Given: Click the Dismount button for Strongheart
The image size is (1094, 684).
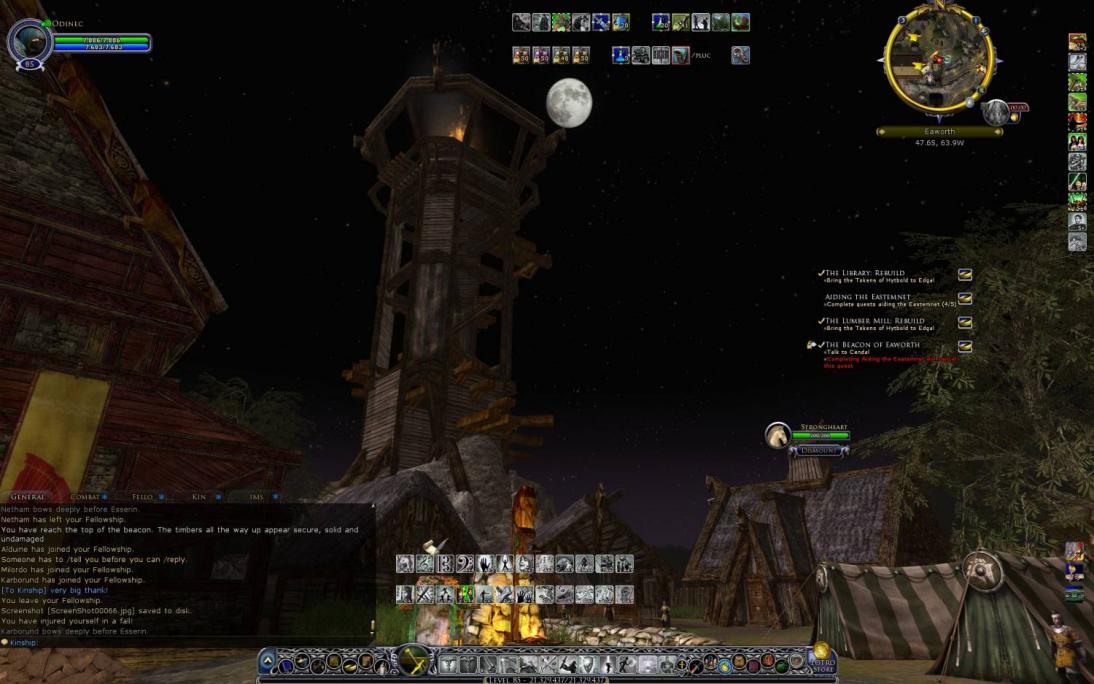Looking at the screenshot, I should click(820, 451).
